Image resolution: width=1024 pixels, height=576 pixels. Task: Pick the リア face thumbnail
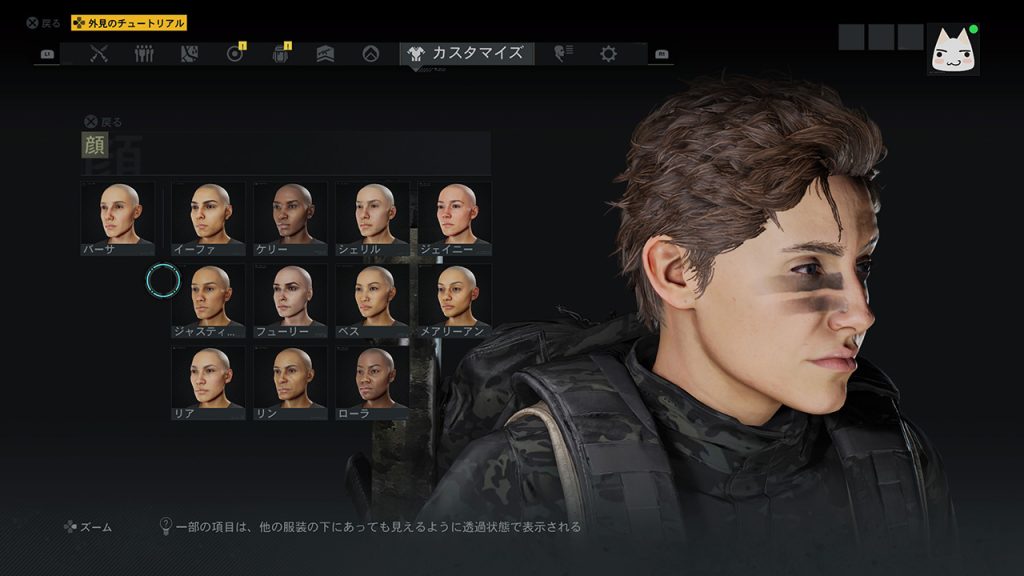208,381
